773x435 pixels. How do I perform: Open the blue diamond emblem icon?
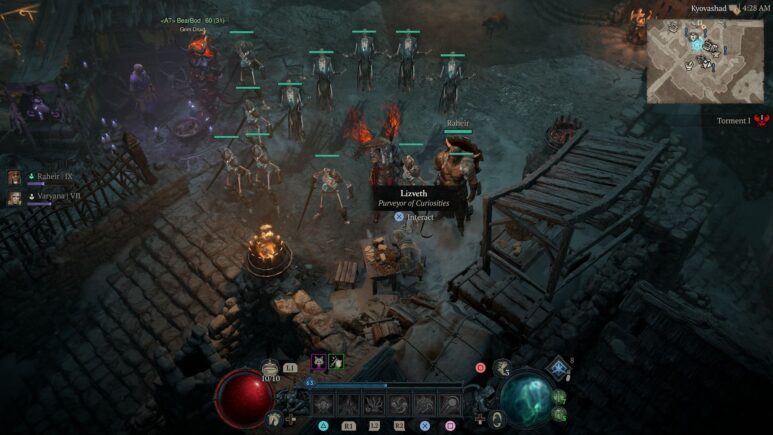(557, 369)
